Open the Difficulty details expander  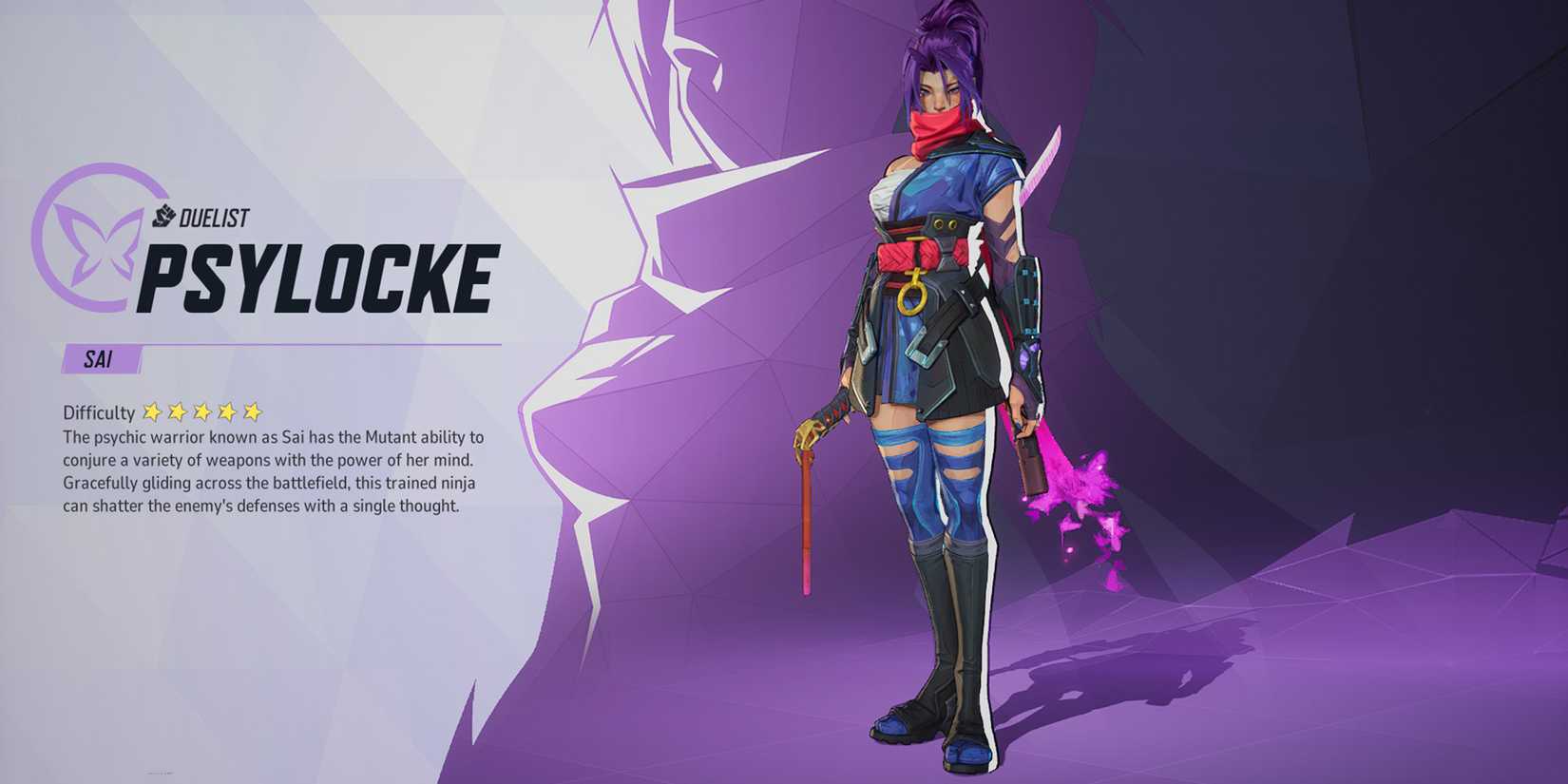98,411
